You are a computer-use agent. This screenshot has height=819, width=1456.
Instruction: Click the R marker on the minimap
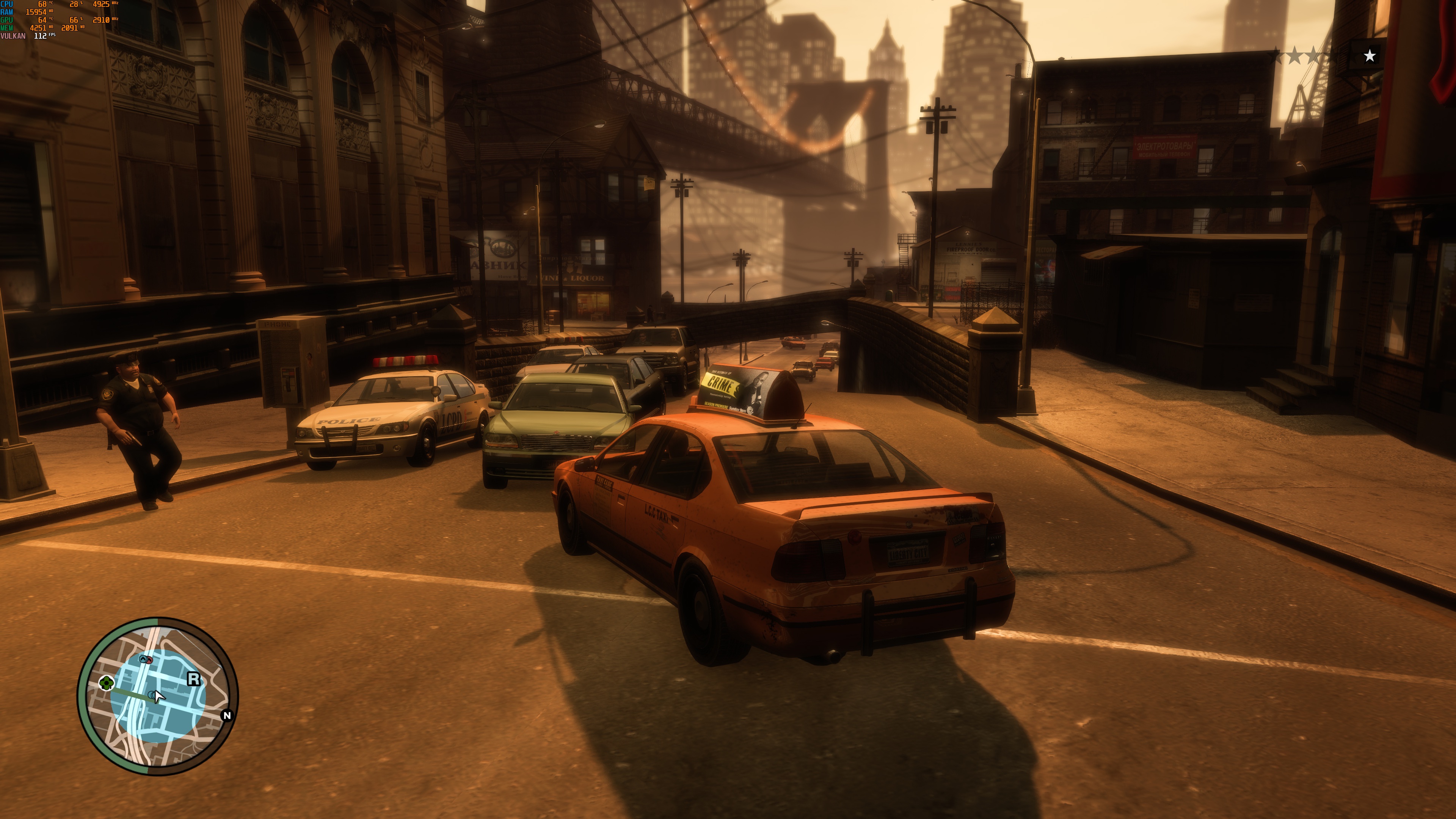point(194,679)
